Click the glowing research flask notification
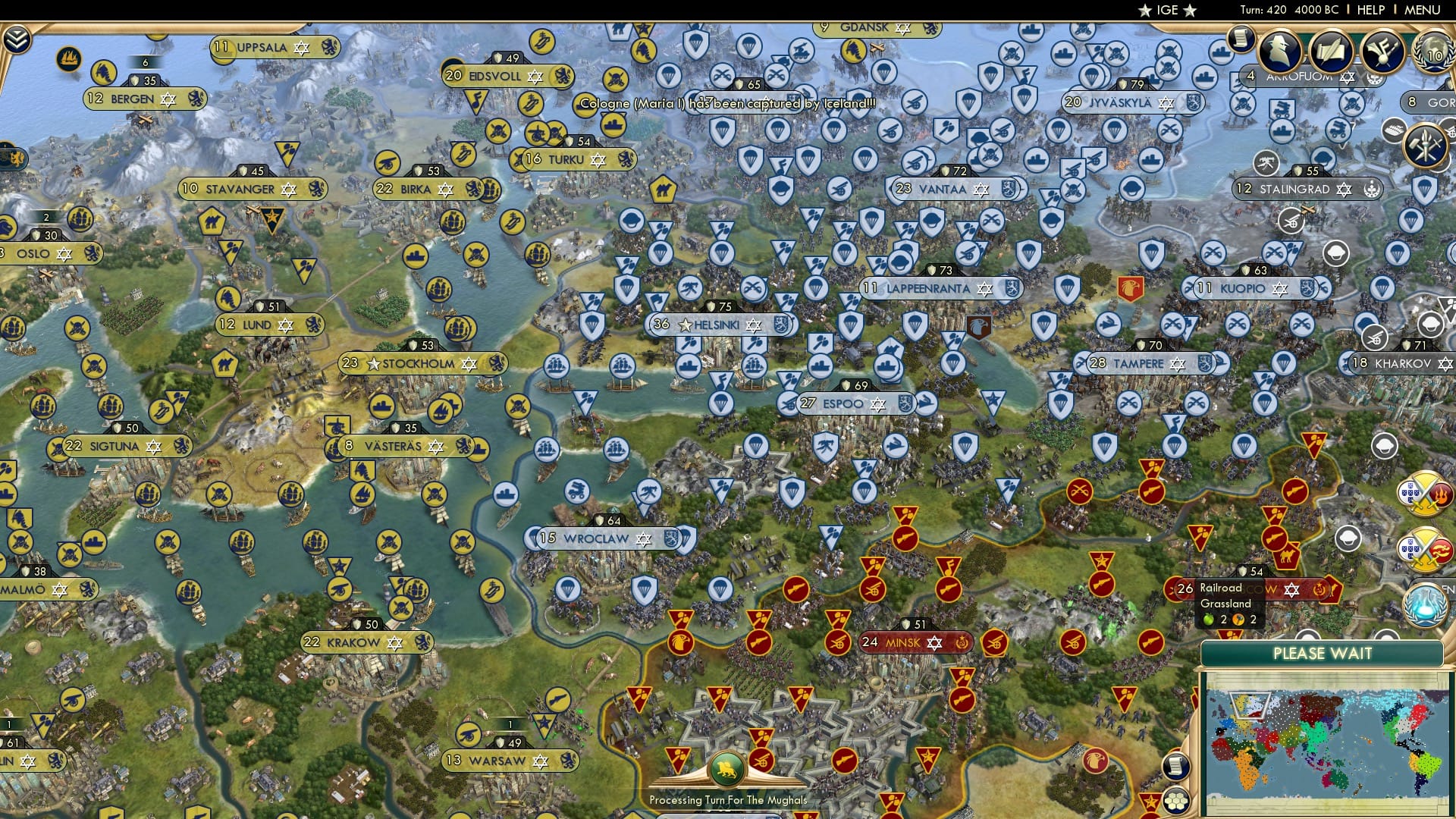This screenshot has height=819, width=1456. click(x=1425, y=605)
